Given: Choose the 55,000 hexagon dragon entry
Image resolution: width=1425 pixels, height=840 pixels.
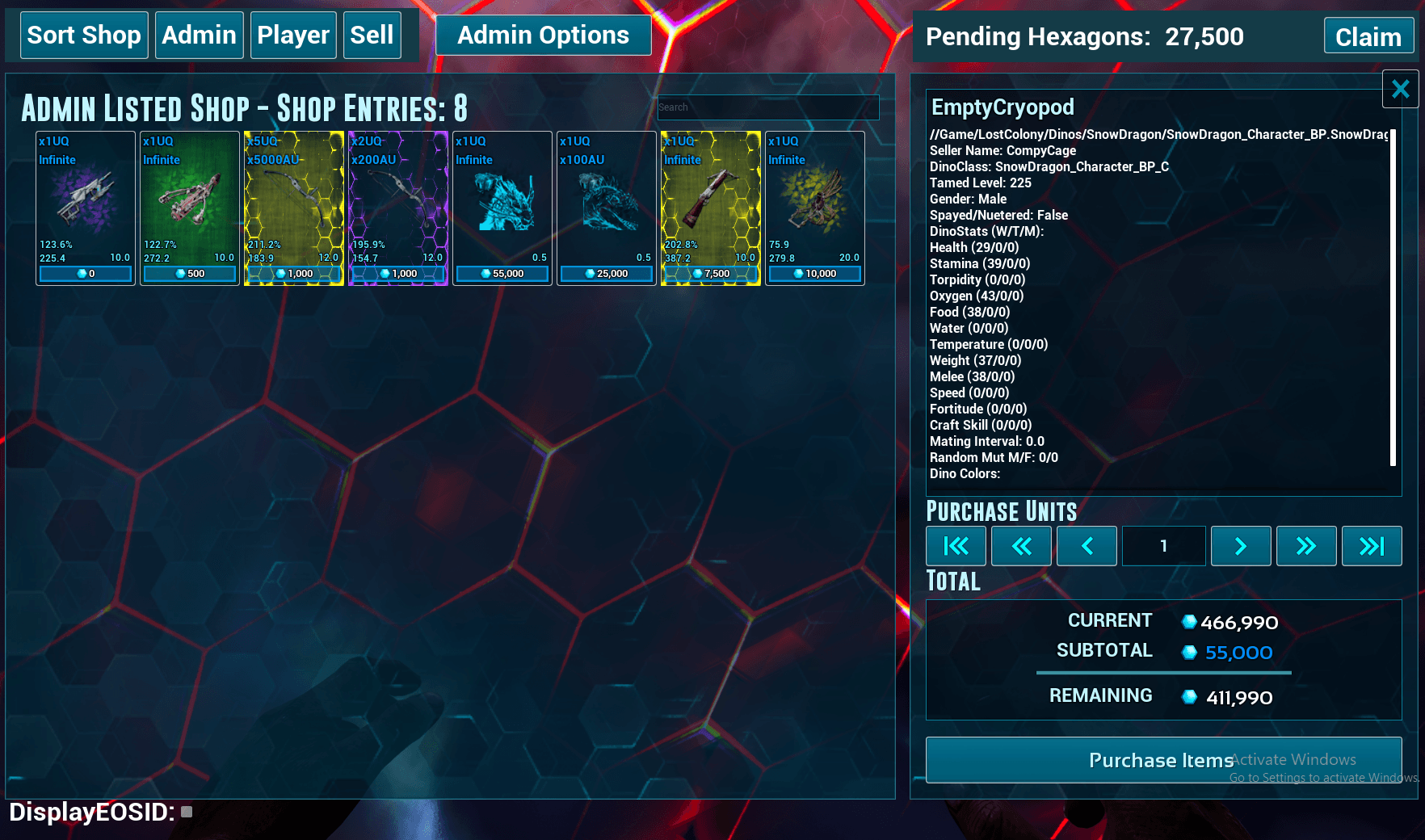Looking at the screenshot, I should (502, 208).
